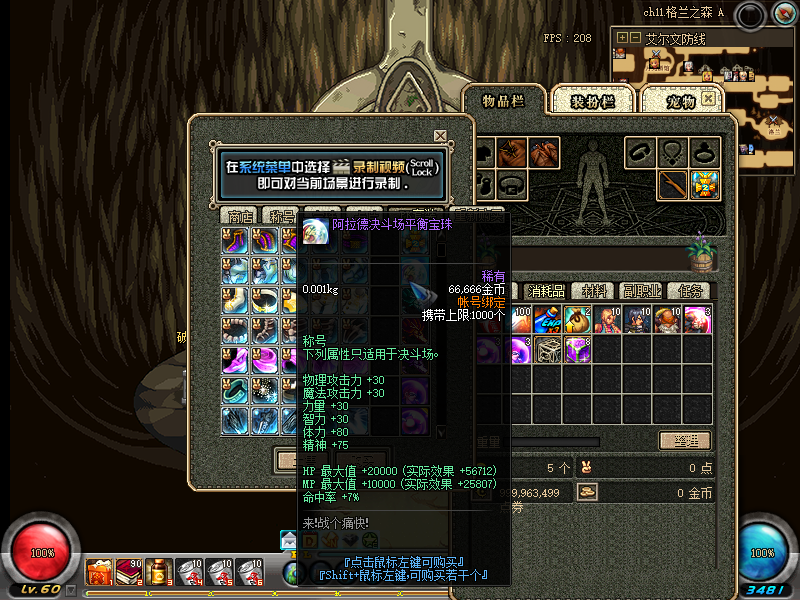Buy the purple boot shop item
The height and width of the screenshot is (600, 800).
point(236,241)
